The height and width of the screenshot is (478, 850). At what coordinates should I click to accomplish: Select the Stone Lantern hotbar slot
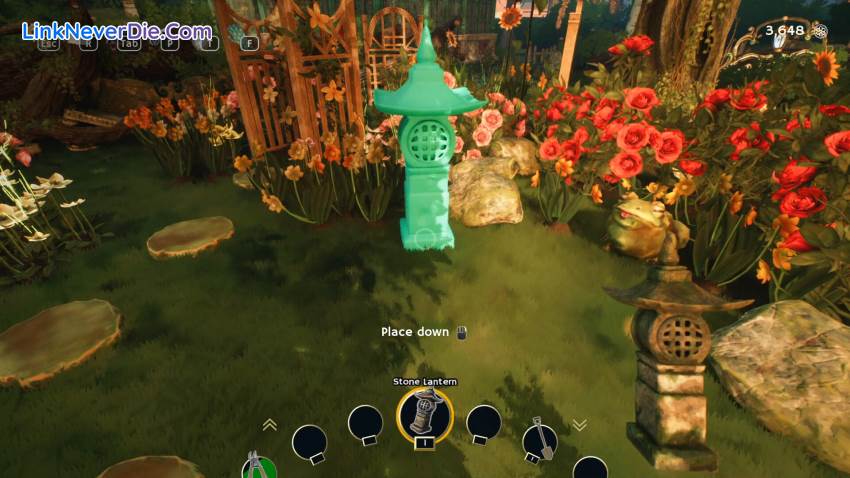[425, 413]
